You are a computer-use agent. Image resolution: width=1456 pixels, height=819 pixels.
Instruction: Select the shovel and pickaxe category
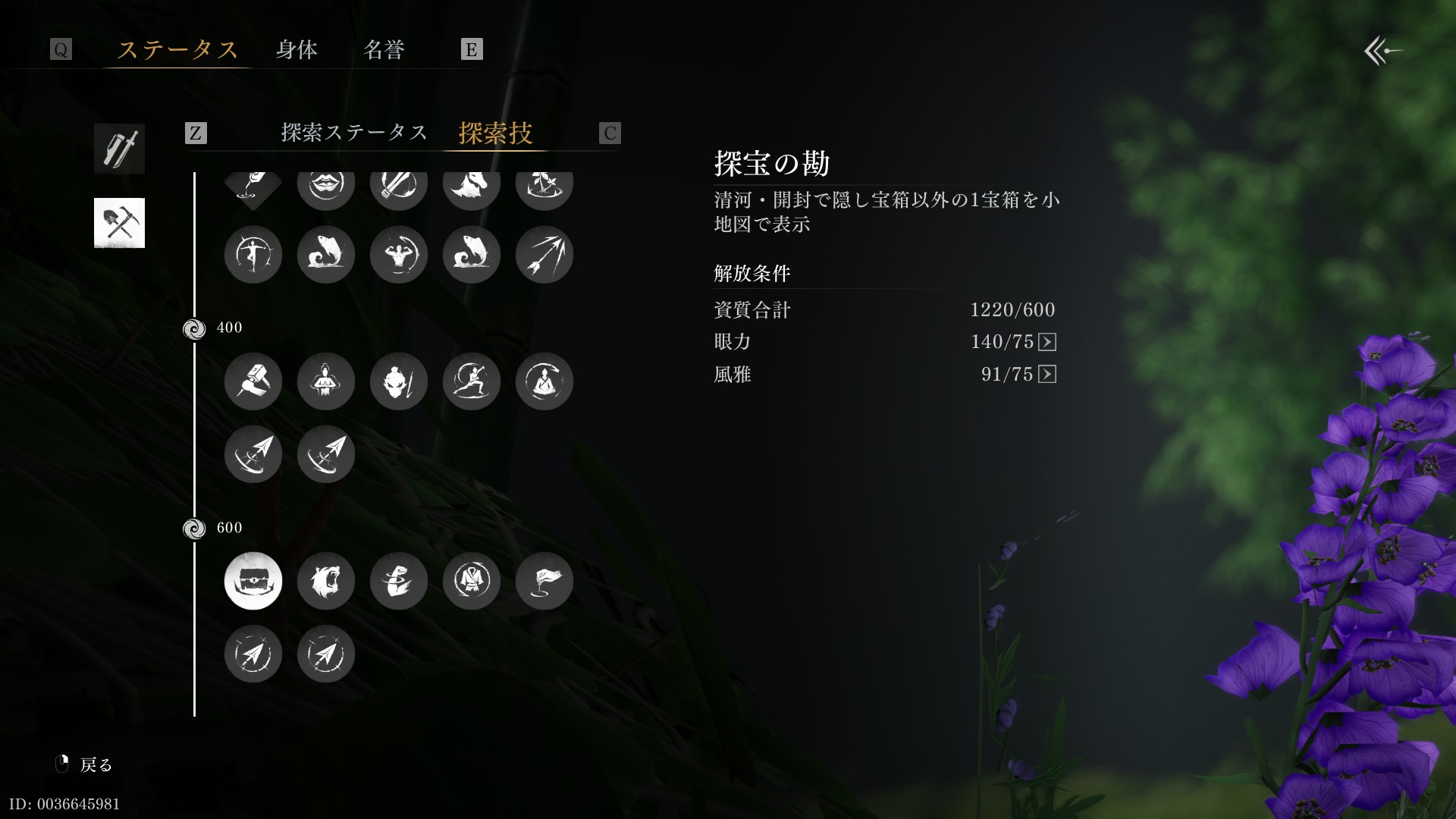[119, 223]
